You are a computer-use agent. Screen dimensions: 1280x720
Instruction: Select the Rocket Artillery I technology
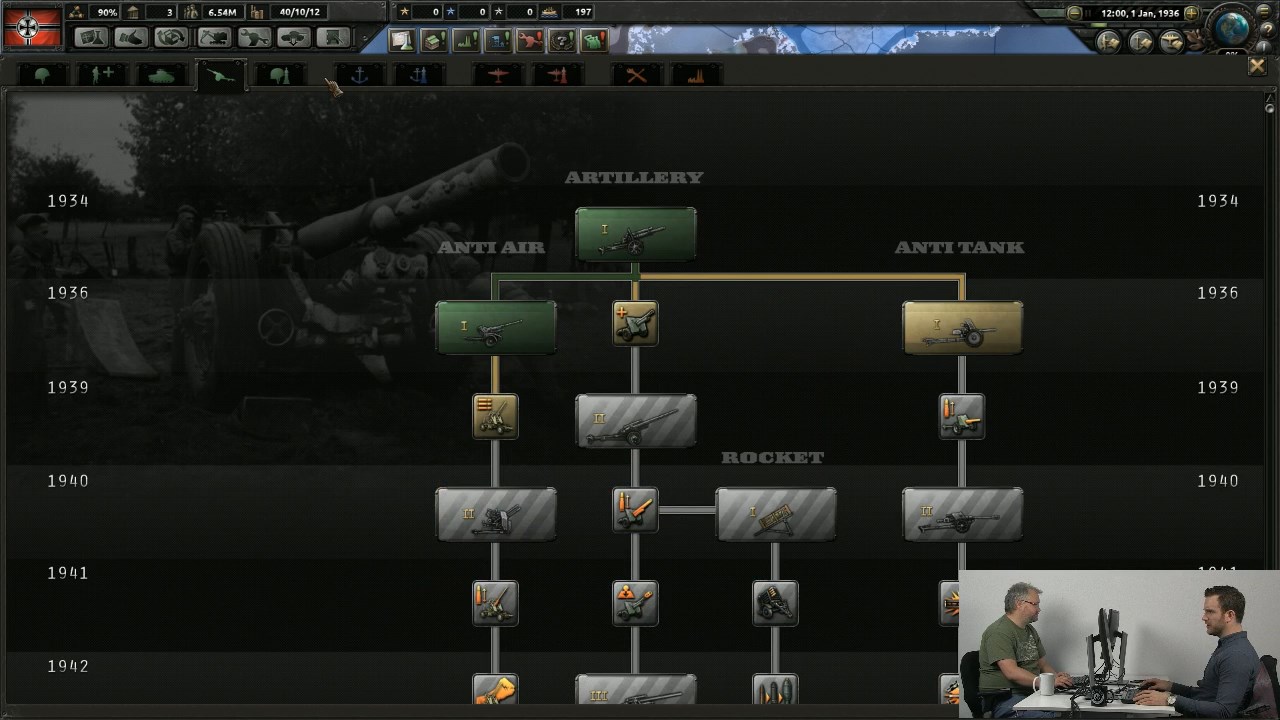tap(776, 512)
